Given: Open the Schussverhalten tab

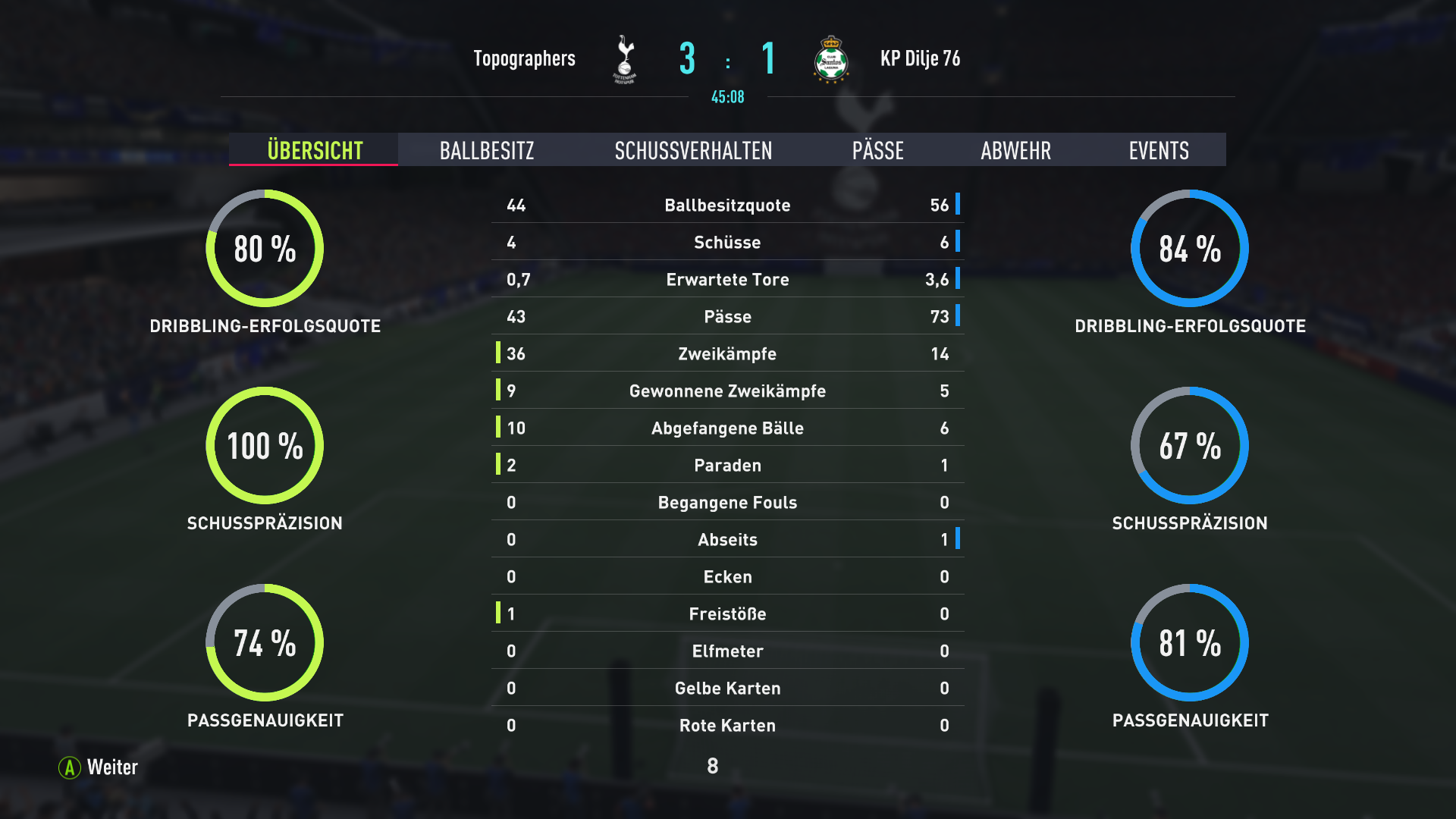Looking at the screenshot, I should [693, 150].
